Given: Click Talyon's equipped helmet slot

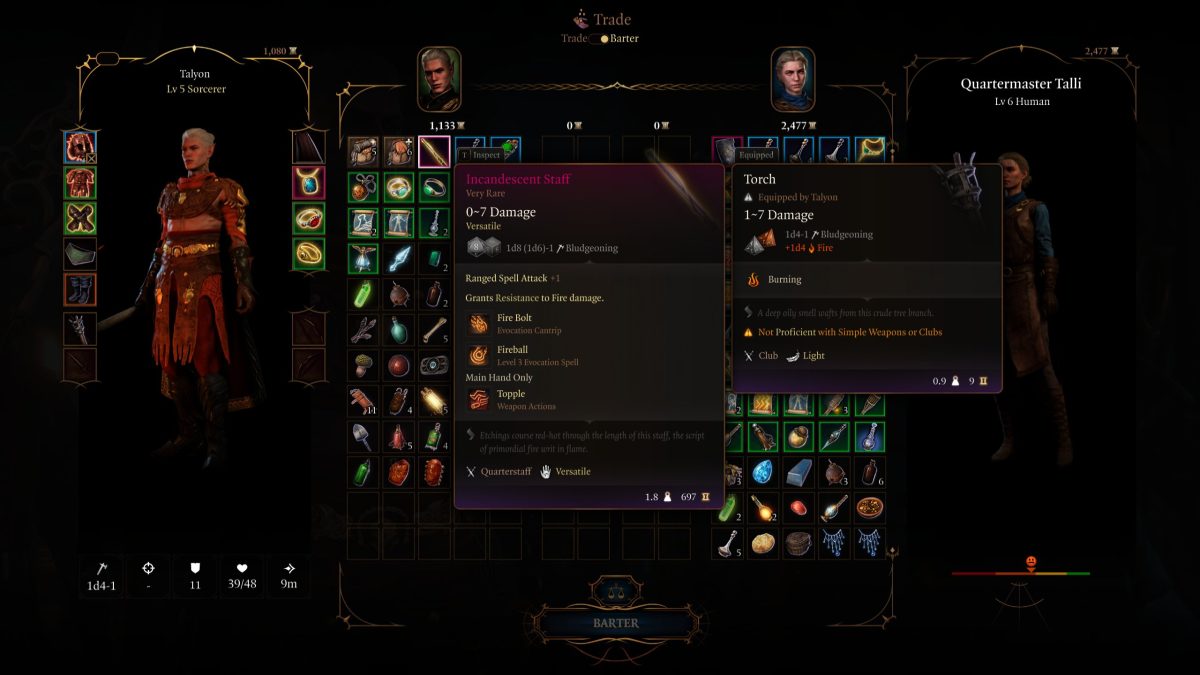Looking at the screenshot, I should [79, 147].
